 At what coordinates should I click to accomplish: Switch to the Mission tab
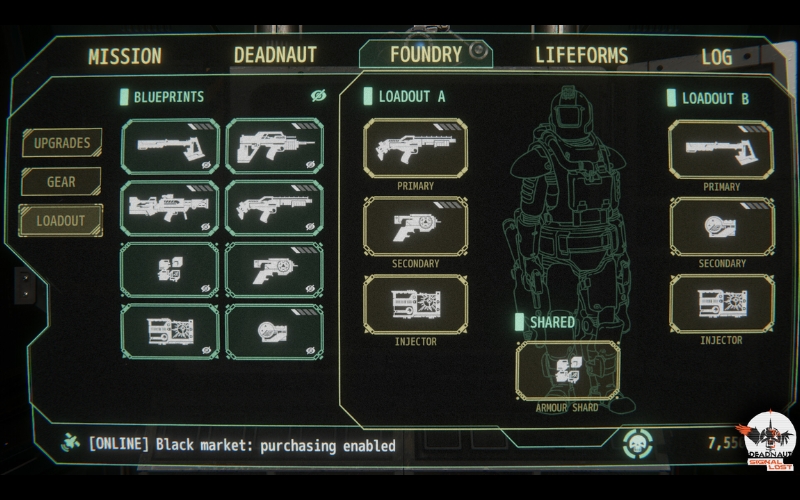tap(124, 56)
